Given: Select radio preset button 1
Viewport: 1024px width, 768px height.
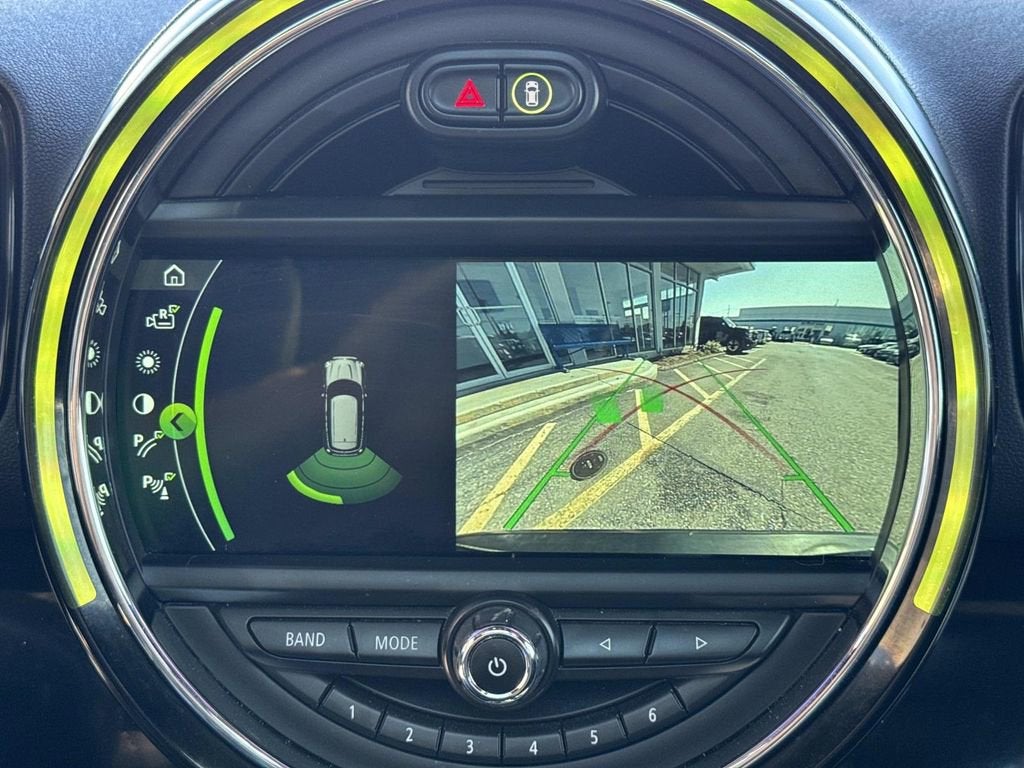Looking at the screenshot, I should 352,713.
